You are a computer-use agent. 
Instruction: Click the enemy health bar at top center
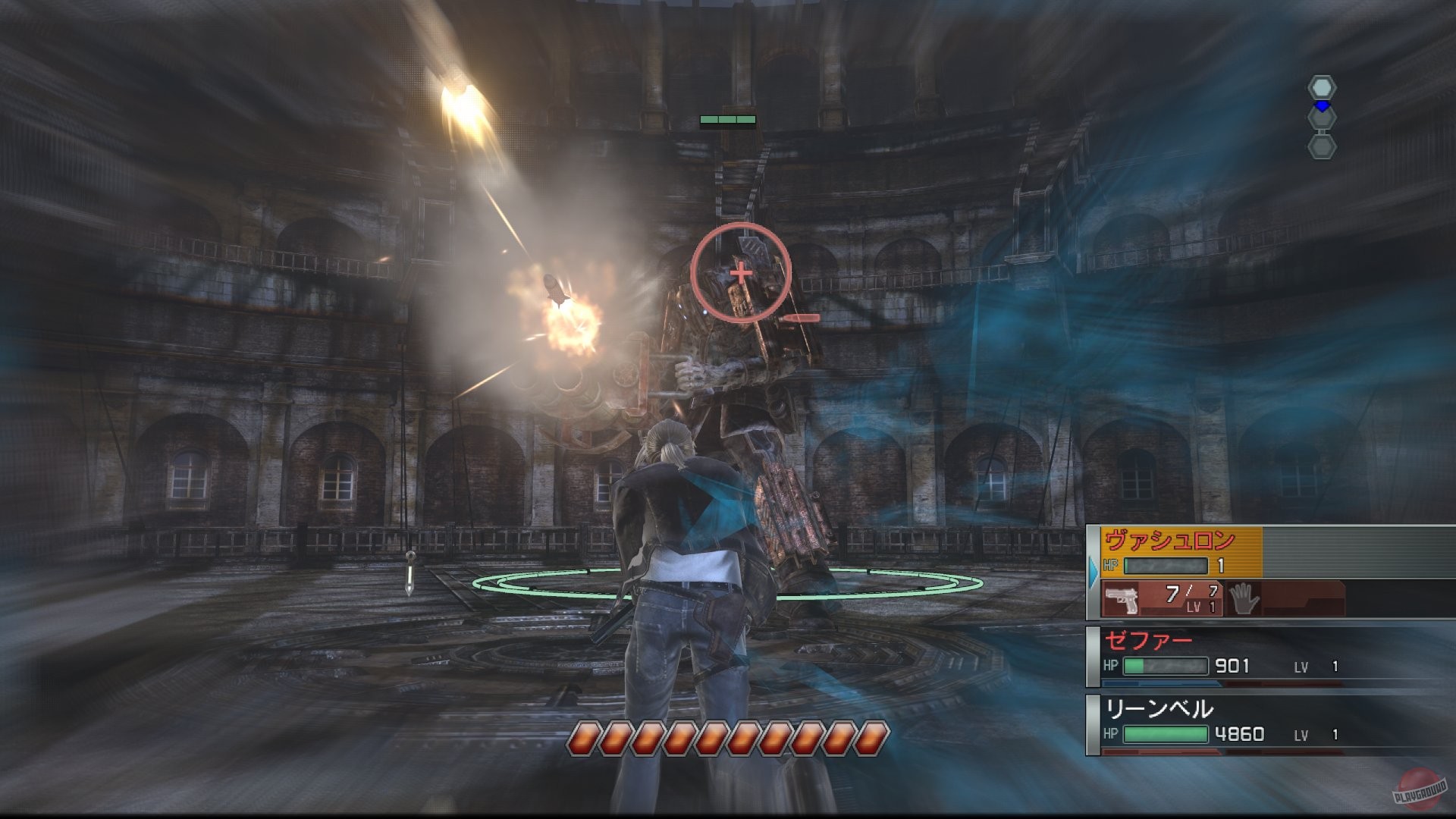[x=726, y=119]
